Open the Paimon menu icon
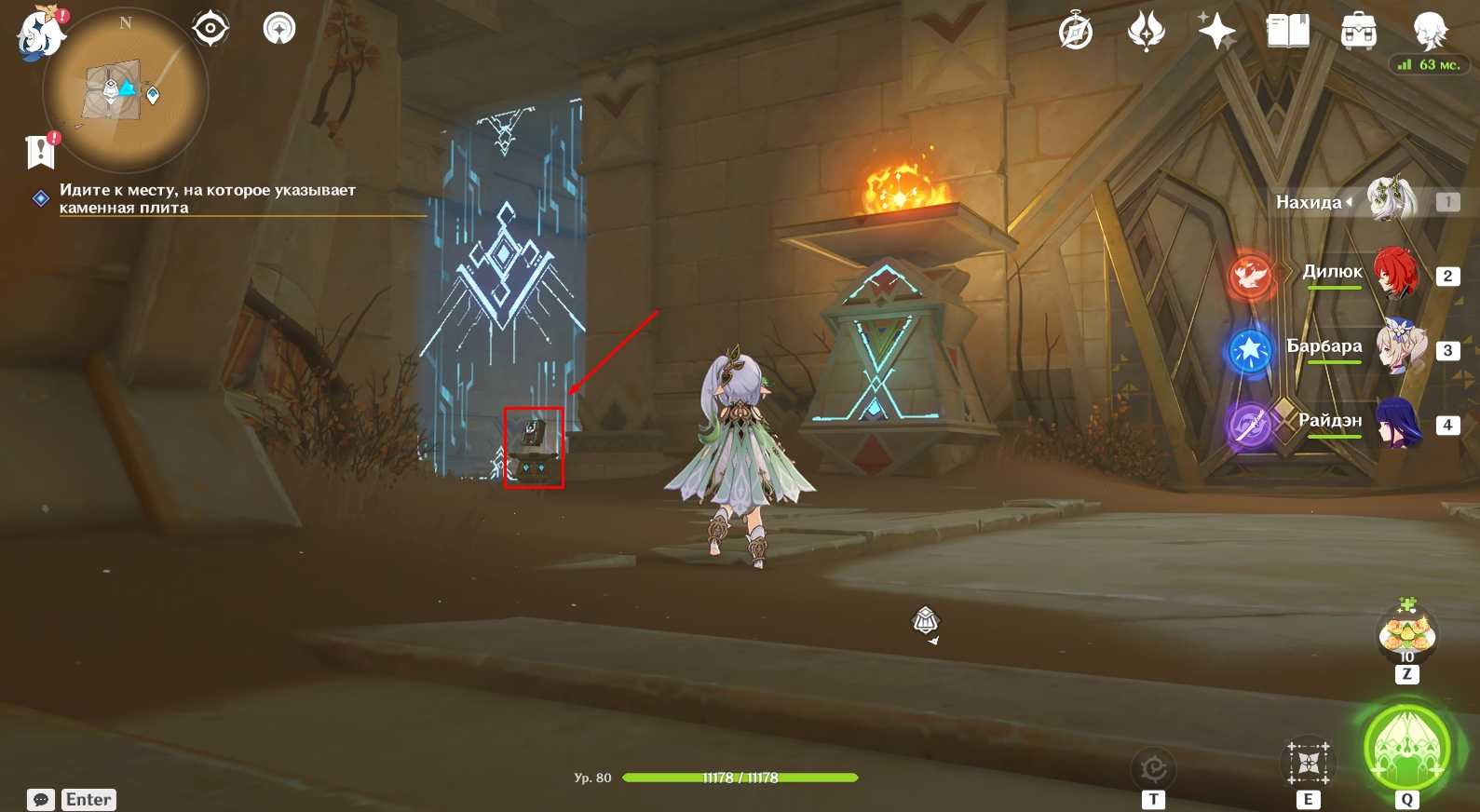The height and width of the screenshot is (812, 1480). tap(39, 35)
